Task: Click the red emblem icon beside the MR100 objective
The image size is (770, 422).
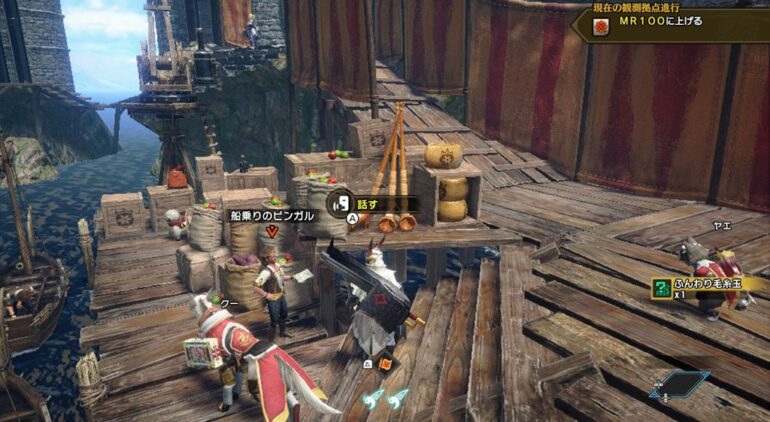Action: [603, 24]
